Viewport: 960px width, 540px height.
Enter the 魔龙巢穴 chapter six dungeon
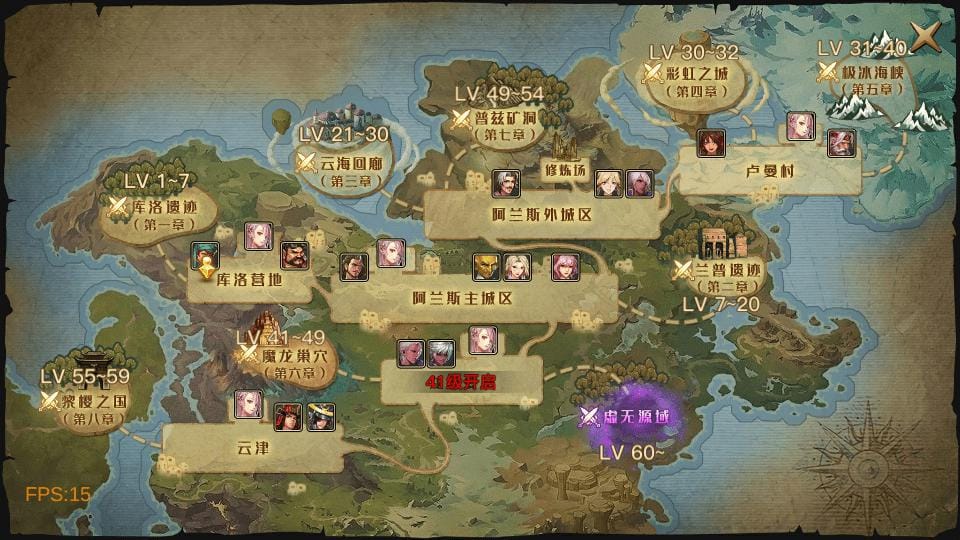(281, 355)
